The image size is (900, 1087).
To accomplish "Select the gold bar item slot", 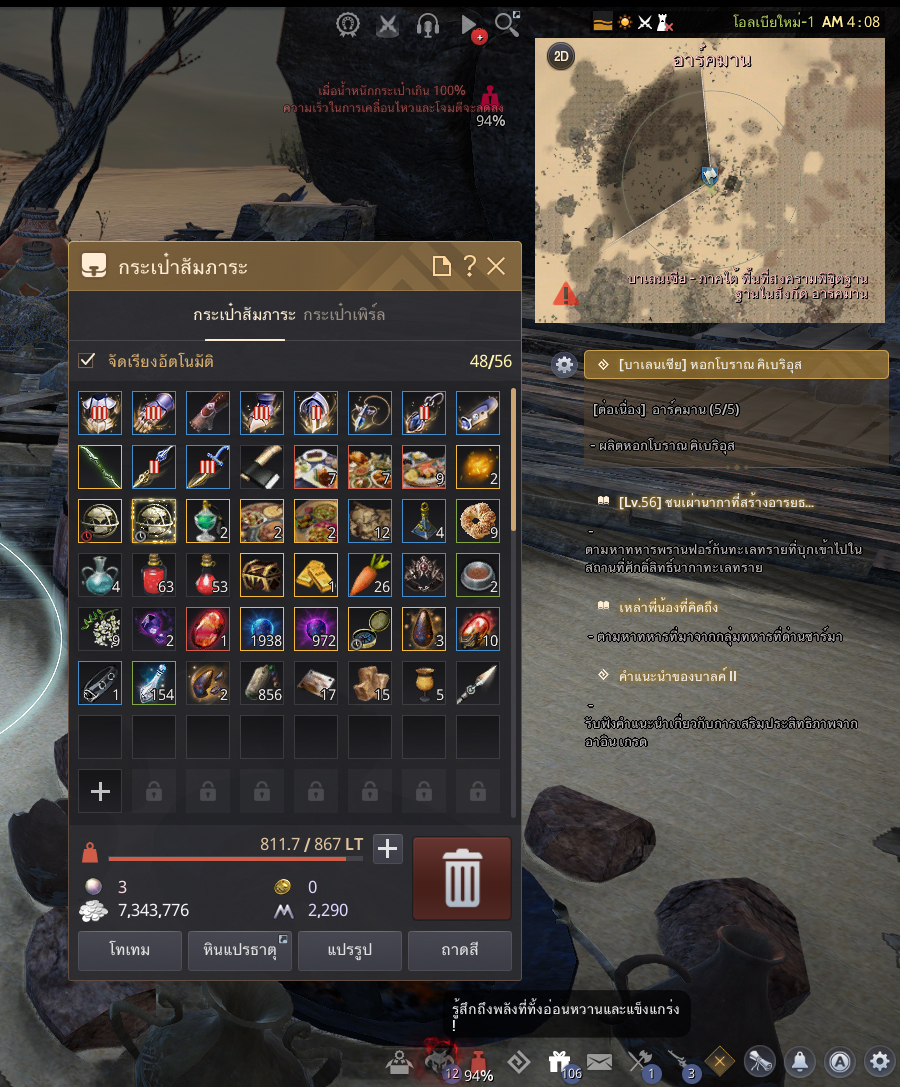I will (316, 575).
